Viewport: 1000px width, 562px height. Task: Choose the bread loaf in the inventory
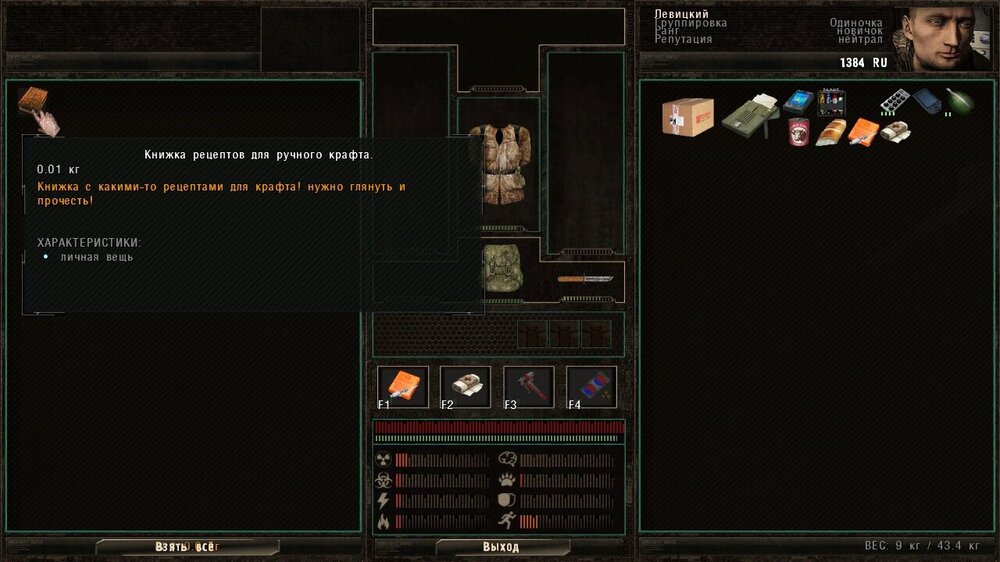[831, 132]
